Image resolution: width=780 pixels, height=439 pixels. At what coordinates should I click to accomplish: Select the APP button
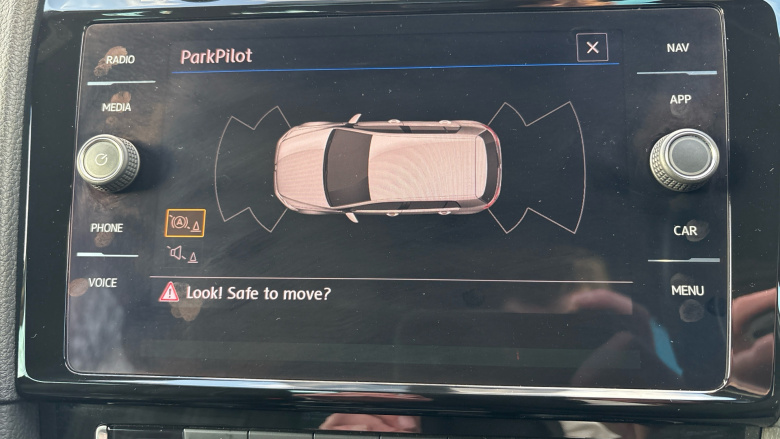tap(680, 100)
